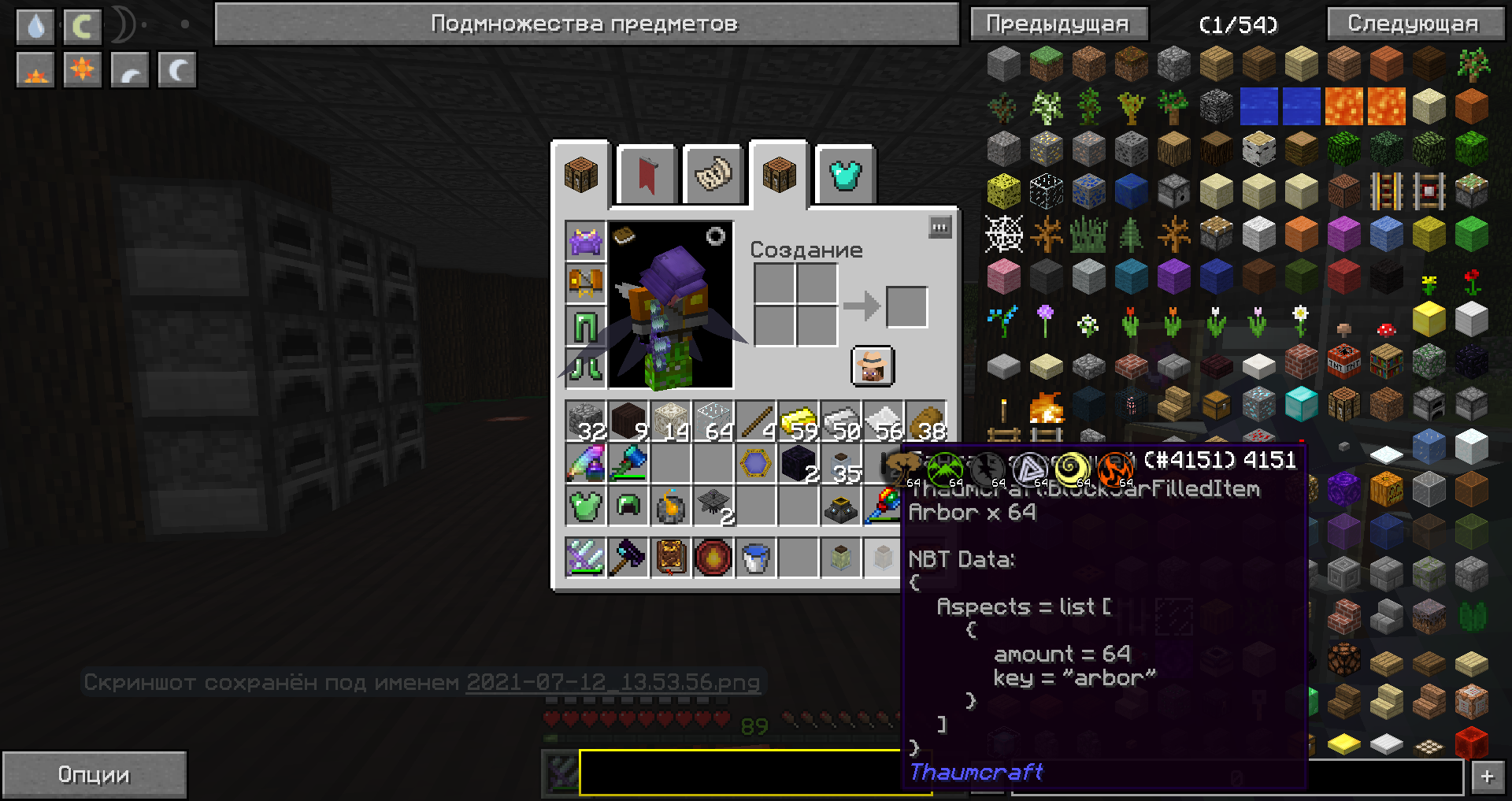Pick the grass block from item panel
The width and height of the screenshot is (1512, 801).
(1046, 65)
